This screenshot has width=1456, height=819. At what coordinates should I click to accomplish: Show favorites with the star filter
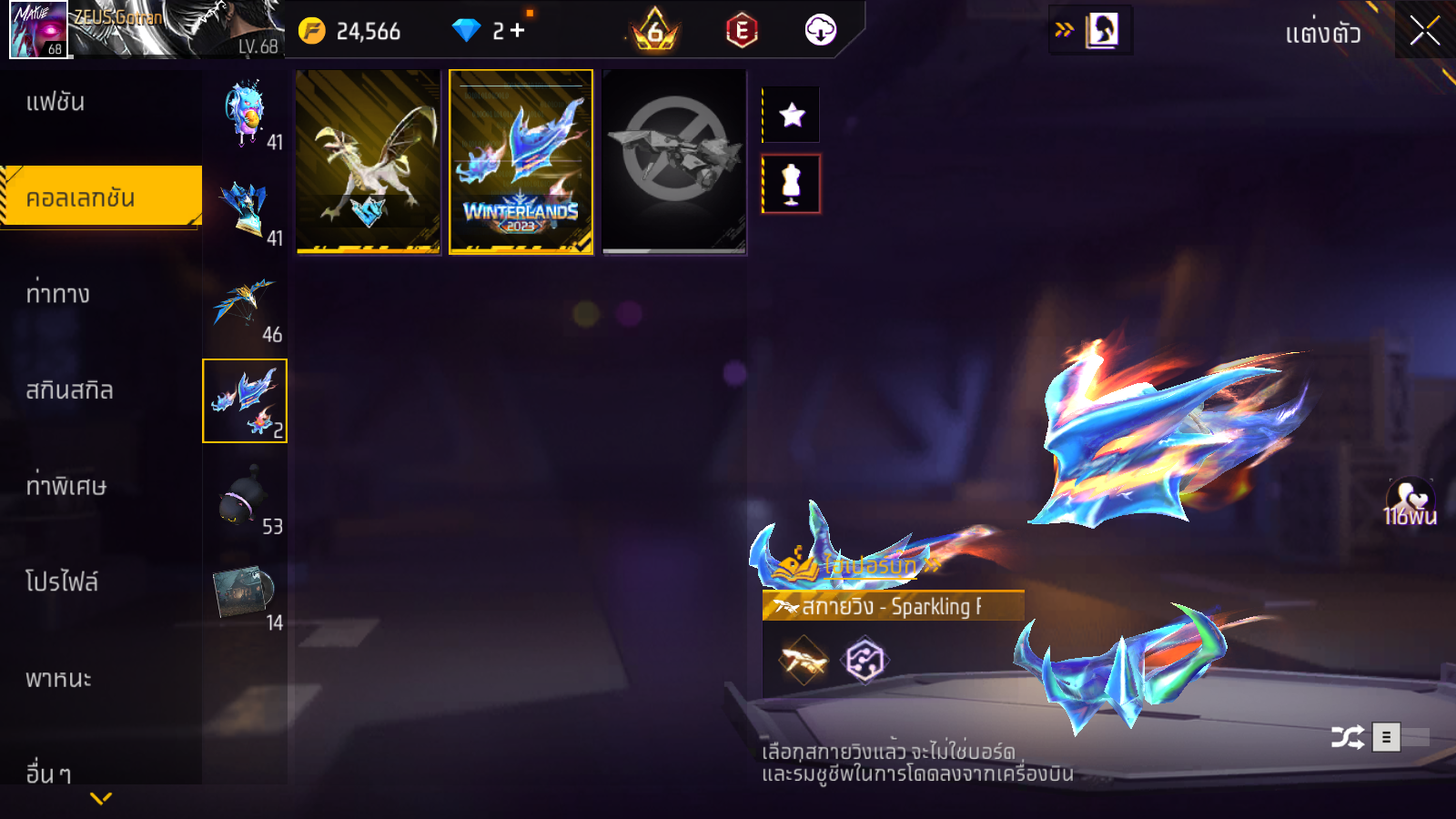coord(792,115)
